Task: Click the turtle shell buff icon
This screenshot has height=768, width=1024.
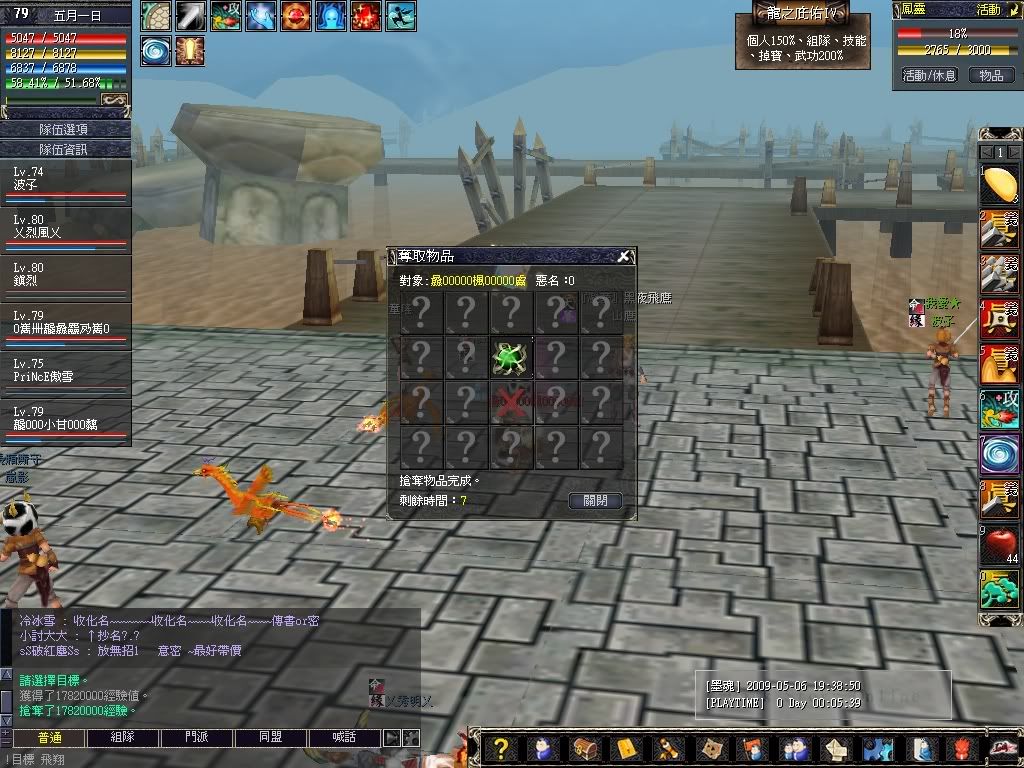Action: coord(156,17)
